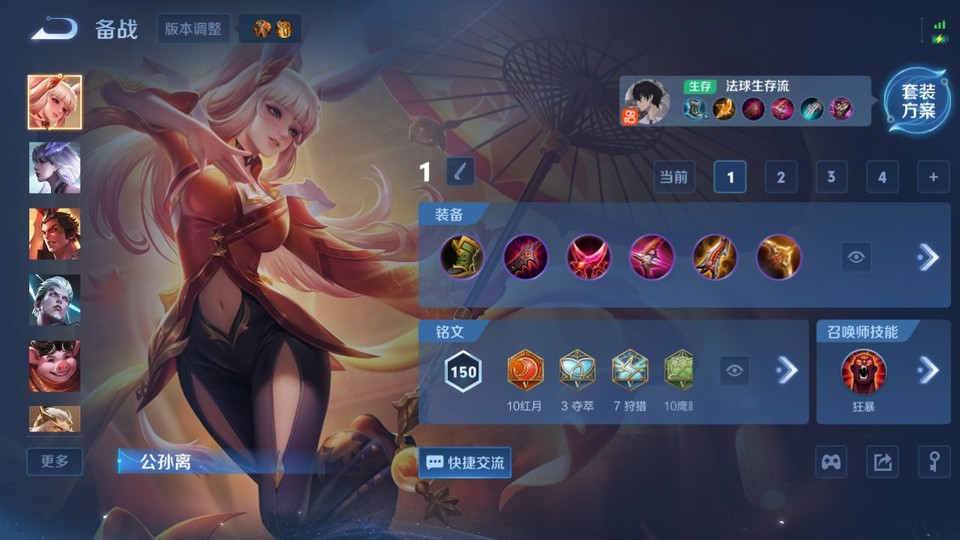Switch to loadout slot 4
The image size is (960, 540).
tap(881, 178)
